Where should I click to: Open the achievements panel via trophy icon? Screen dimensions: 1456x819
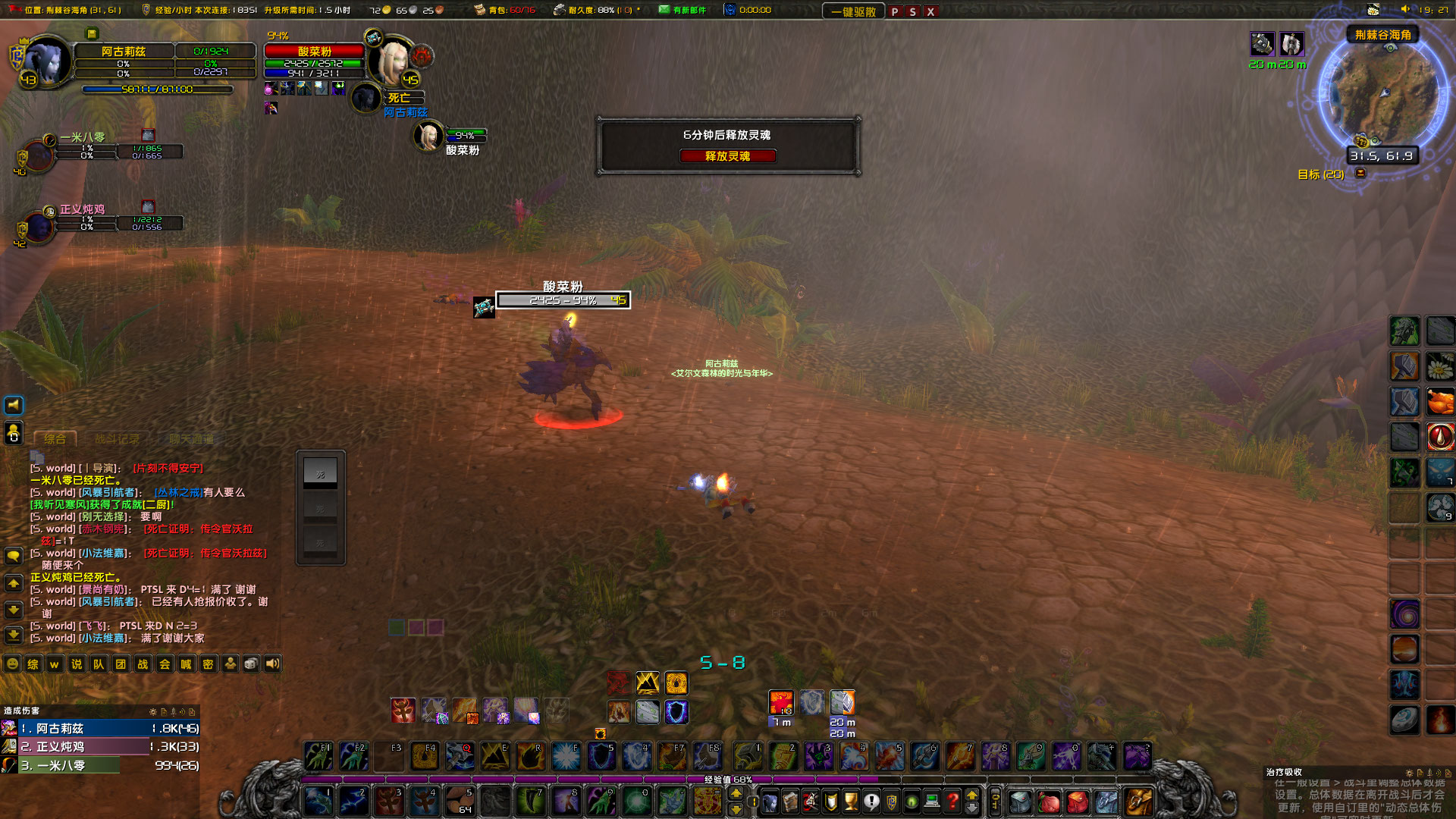(850, 802)
